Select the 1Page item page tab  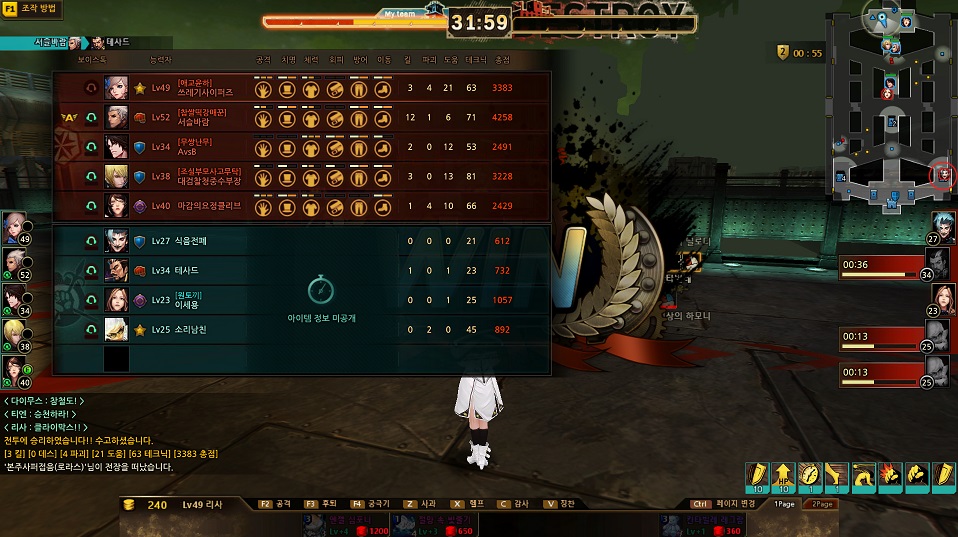[x=785, y=504]
